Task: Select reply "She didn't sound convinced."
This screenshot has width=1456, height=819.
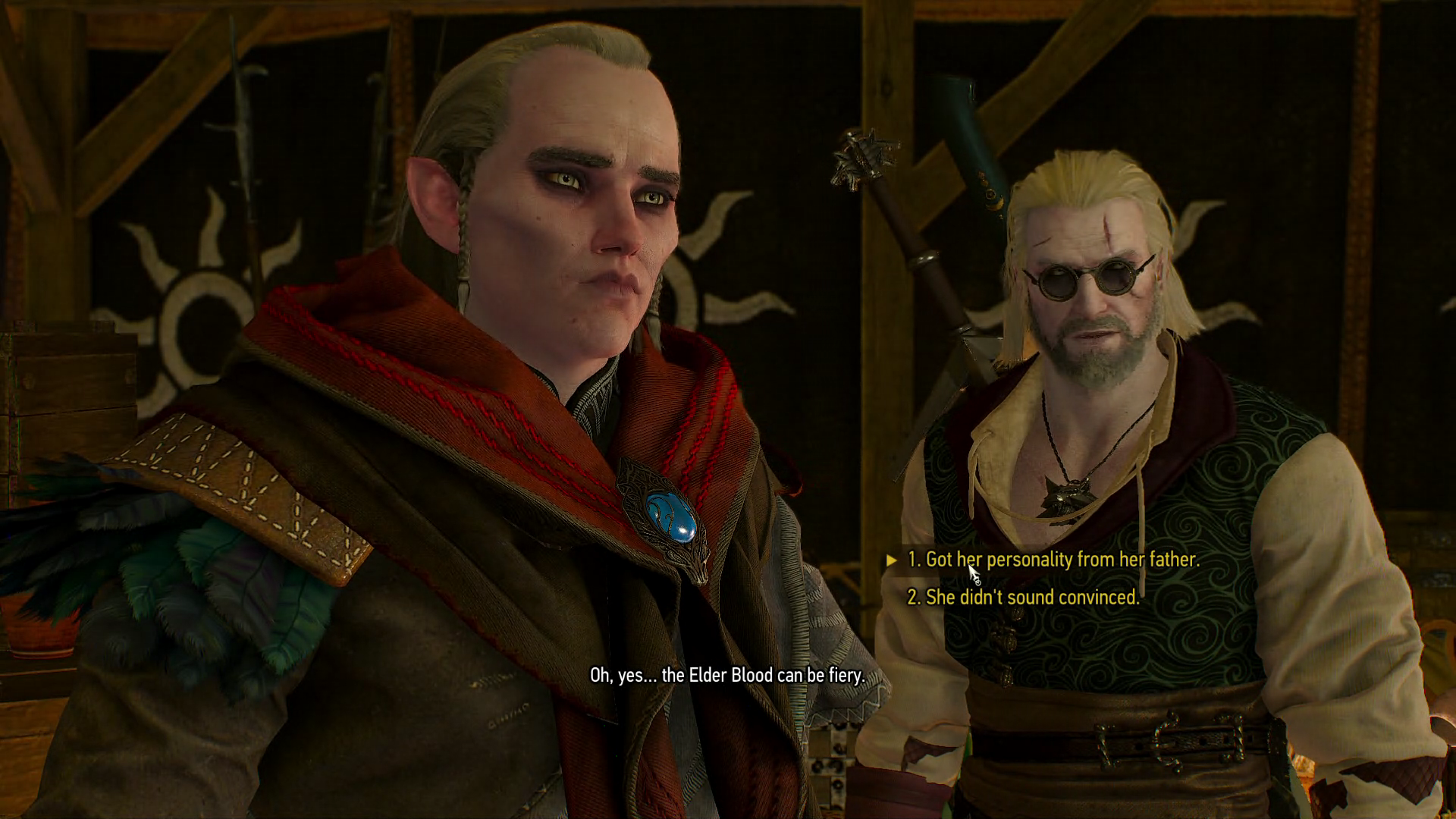Action: coord(1023,598)
